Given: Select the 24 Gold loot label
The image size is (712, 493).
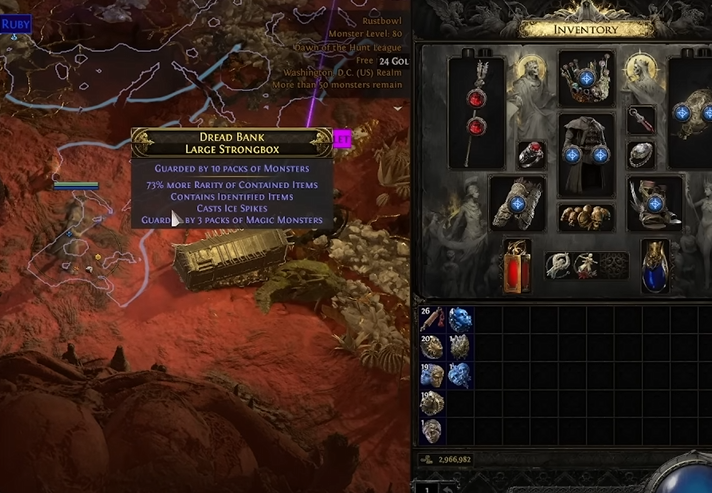Looking at the screenshot, I should pyautogui.click(x=391, y=60).
